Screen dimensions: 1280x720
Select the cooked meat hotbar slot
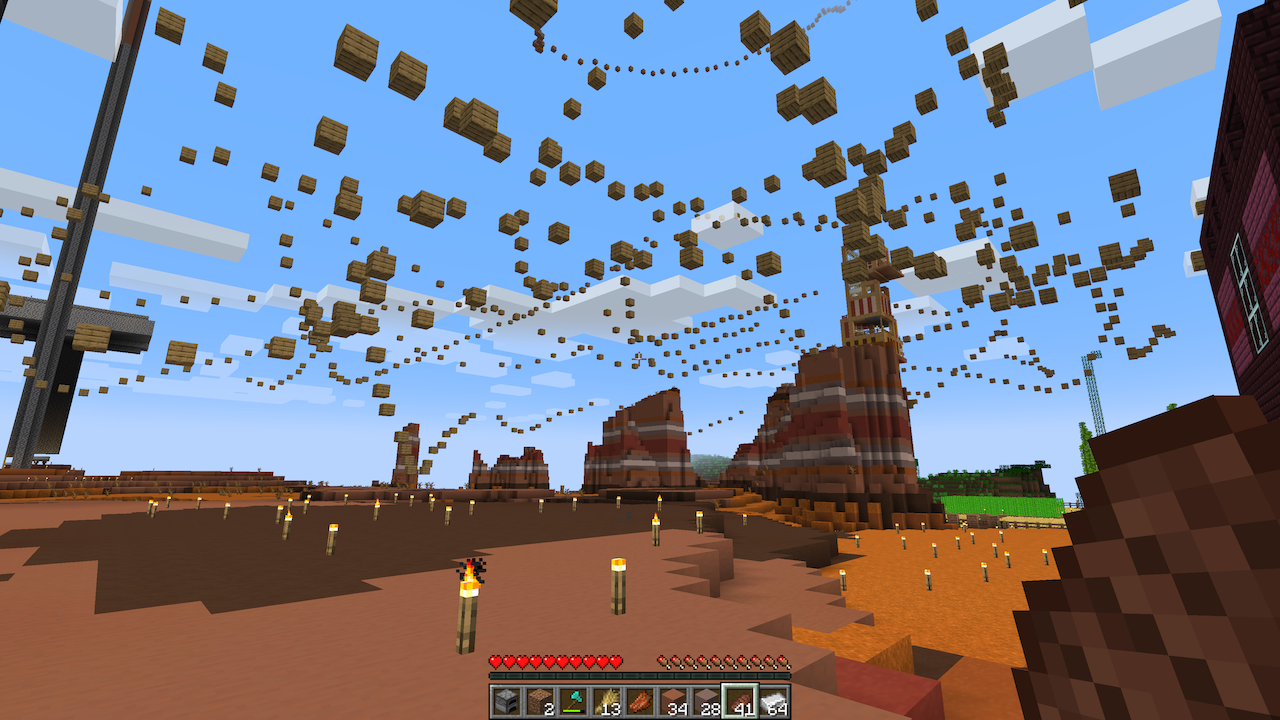(640, 701)
